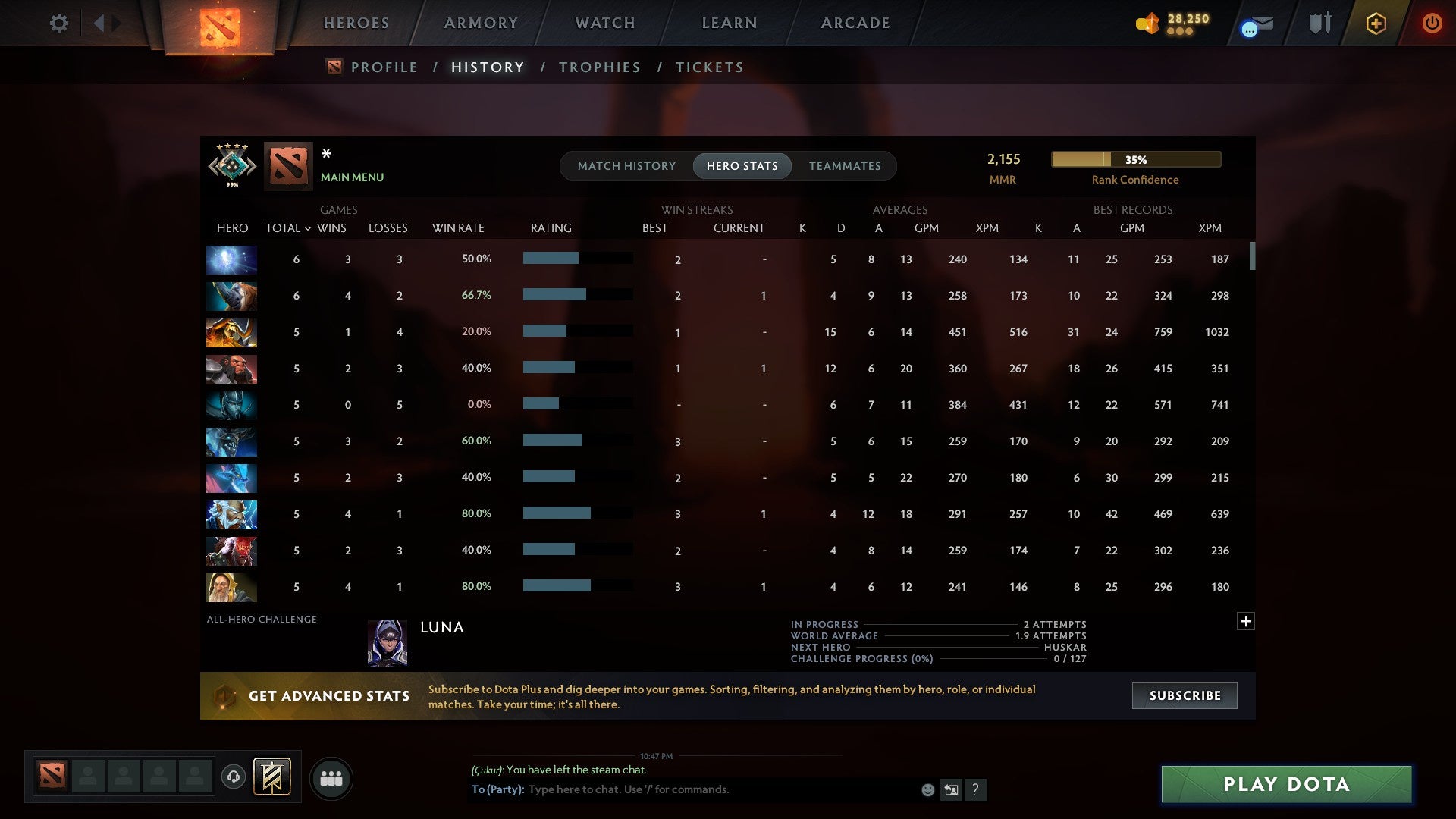1456x819 pixels.
Task: Open the friends list icon
Action: pyautogui.click(x=331, y=777)
